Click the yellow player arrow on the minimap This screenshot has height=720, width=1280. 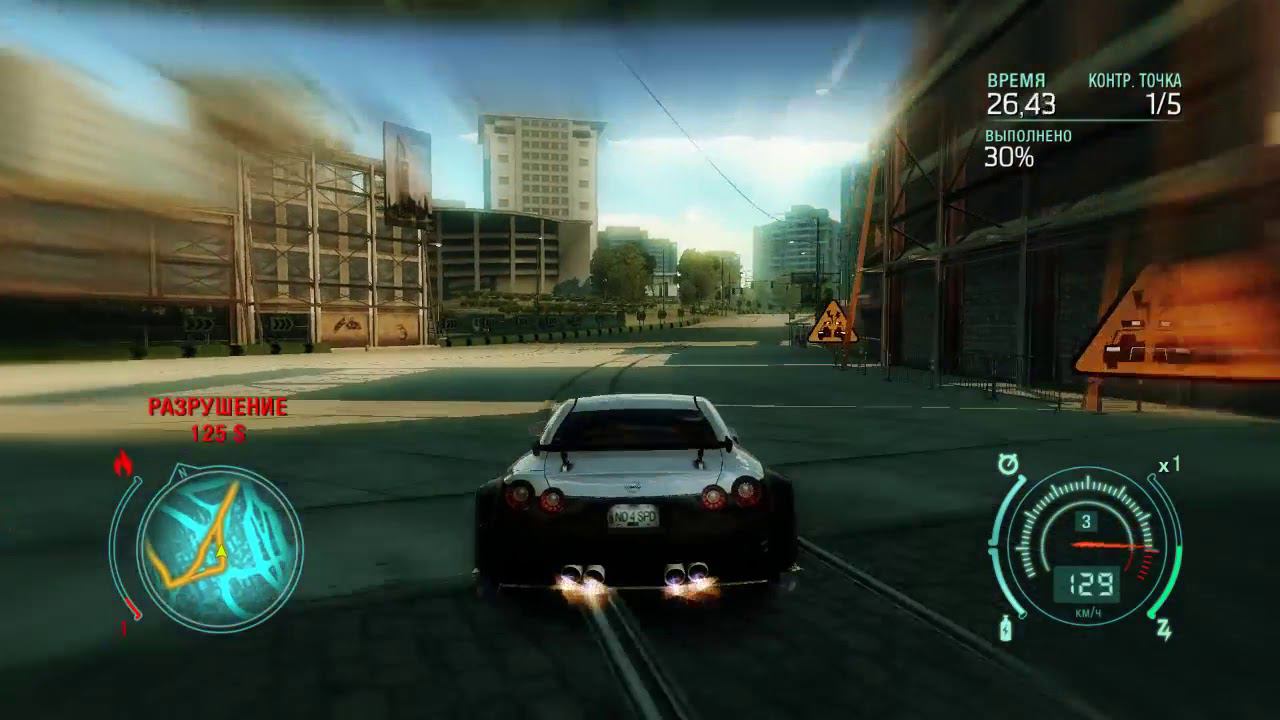coord(220,551)
